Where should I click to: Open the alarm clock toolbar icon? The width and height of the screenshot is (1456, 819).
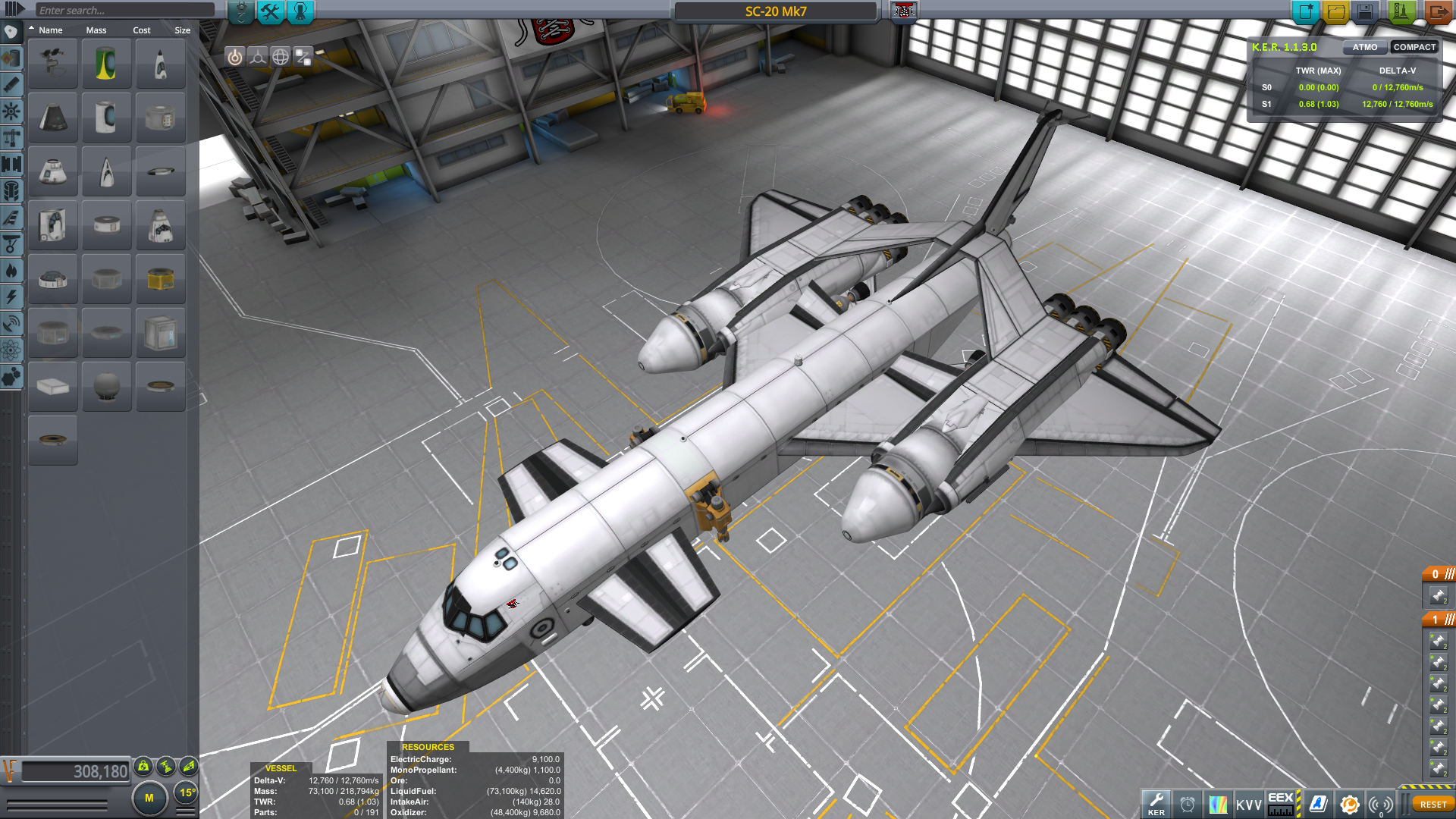(x=1188, y=805)
